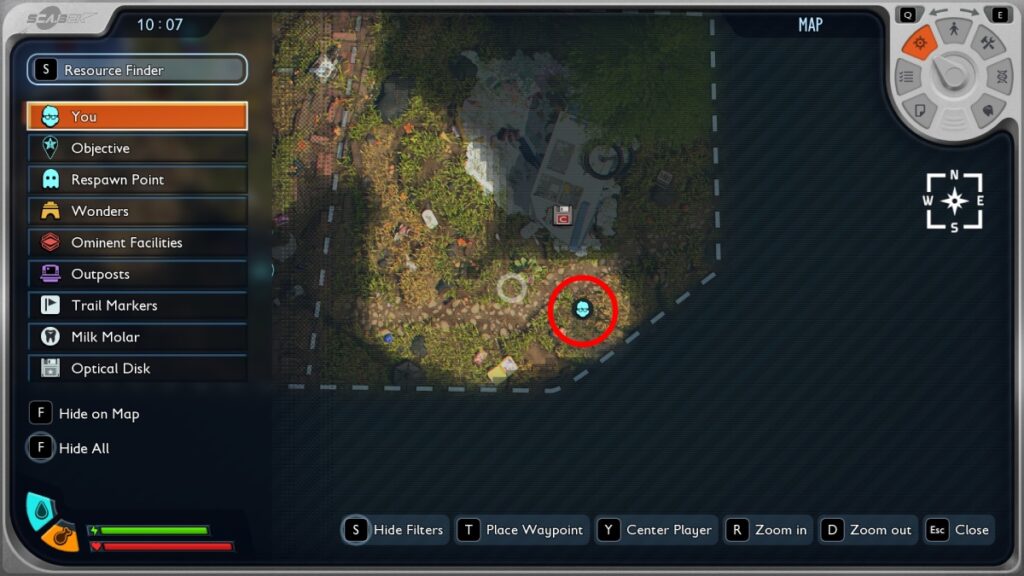This screenshot has height=576, width=1024.
Task: Choose the Outposts filter
Action: [137, 274]
